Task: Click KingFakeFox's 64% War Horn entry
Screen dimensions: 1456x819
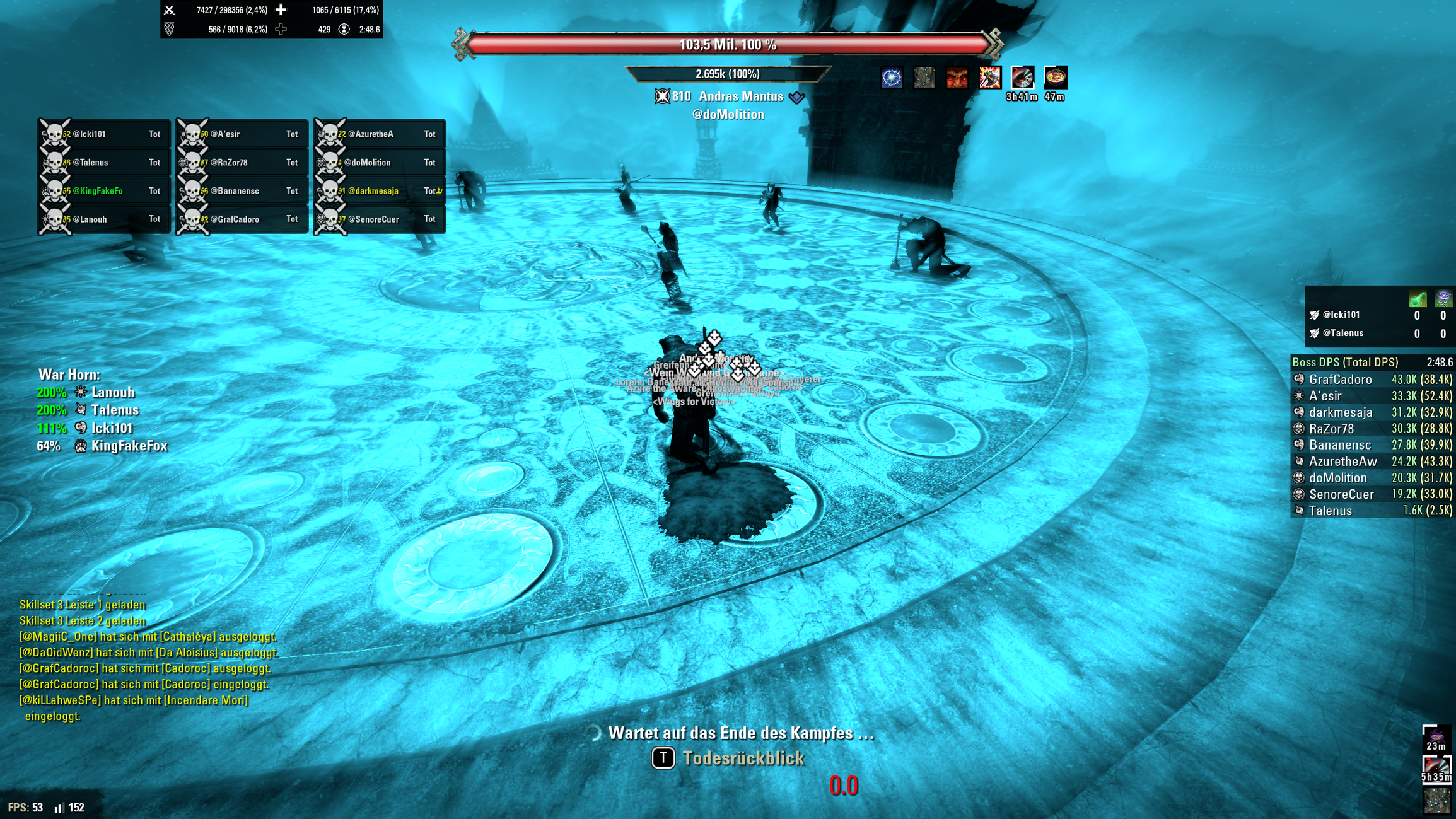Action: pos(101,445)
